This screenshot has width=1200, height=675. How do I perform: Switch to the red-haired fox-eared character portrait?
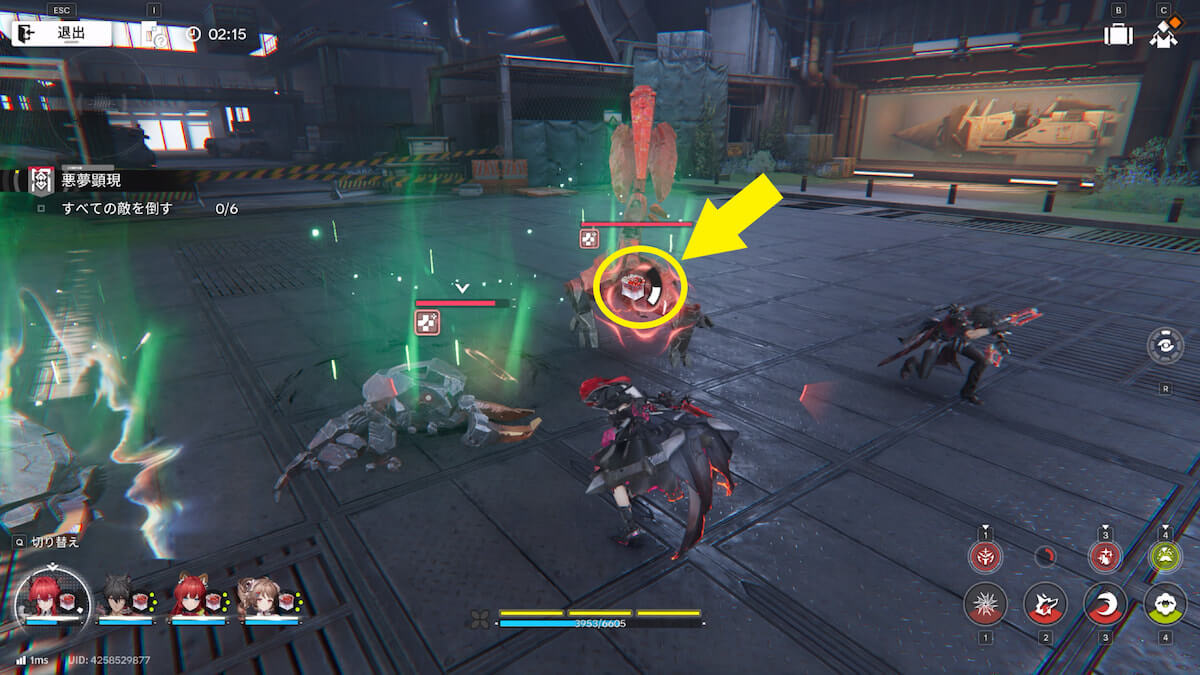pyautogui.click(x=191, y=598)
